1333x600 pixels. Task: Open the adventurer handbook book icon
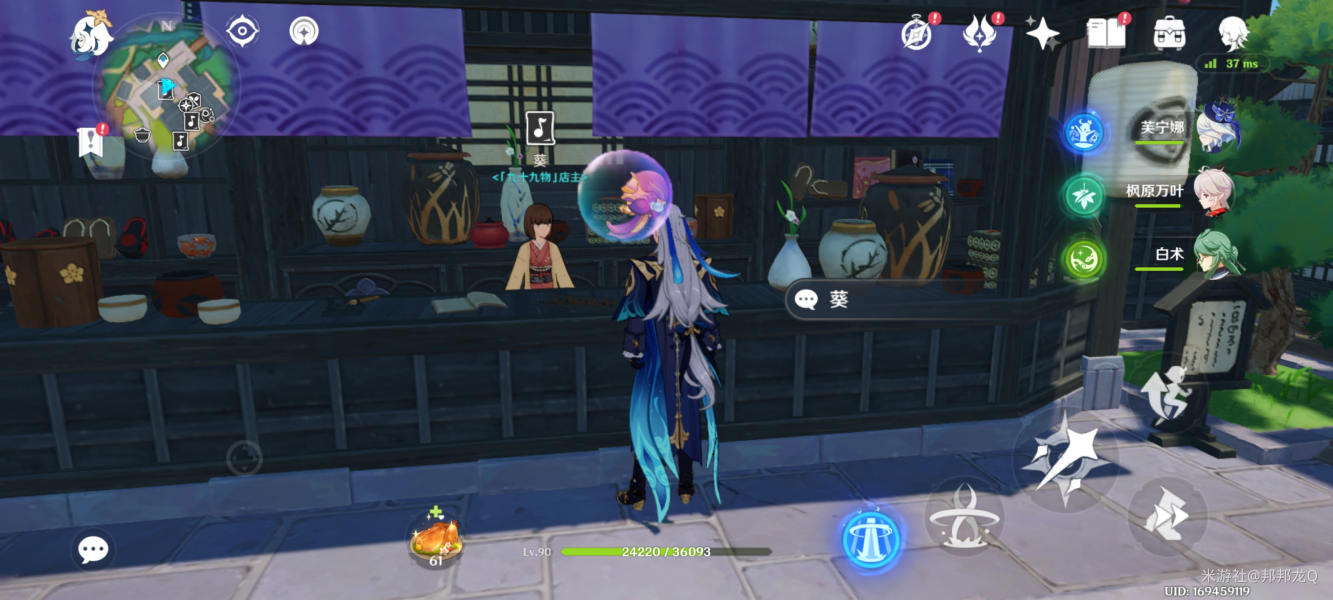(x=1105, y=33)
